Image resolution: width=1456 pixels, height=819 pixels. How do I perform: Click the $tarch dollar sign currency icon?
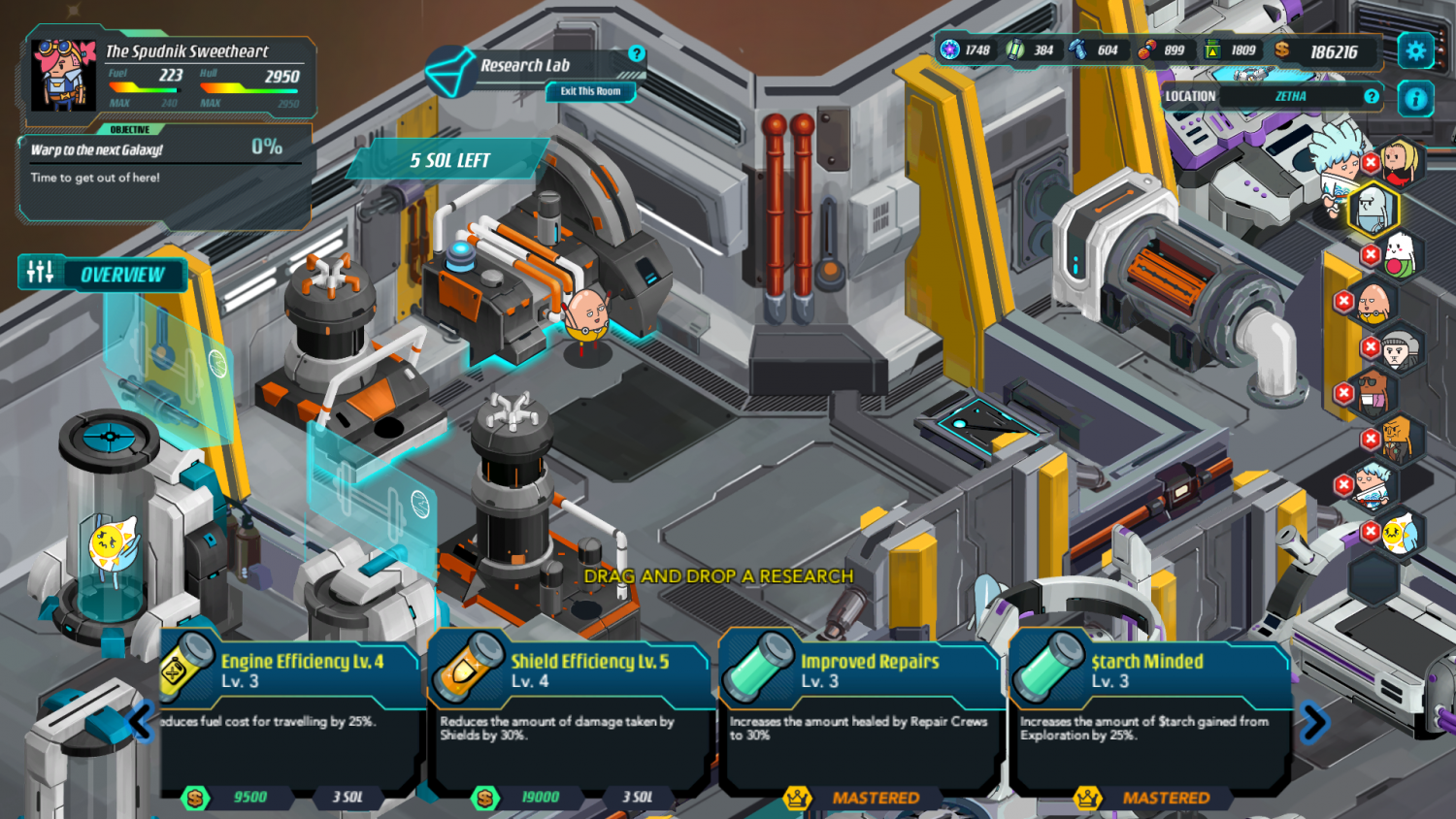(1283, 49)
